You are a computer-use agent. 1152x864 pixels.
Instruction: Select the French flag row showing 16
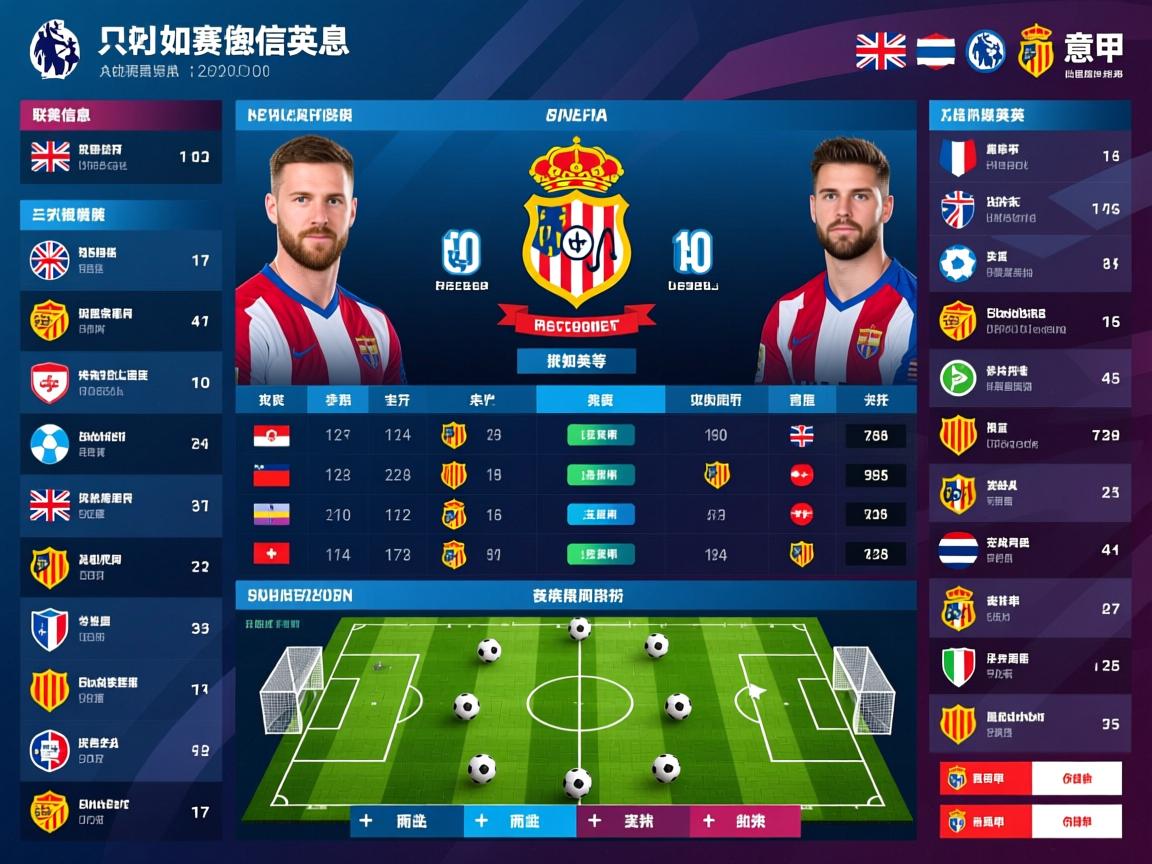(x=1030, y=157)
